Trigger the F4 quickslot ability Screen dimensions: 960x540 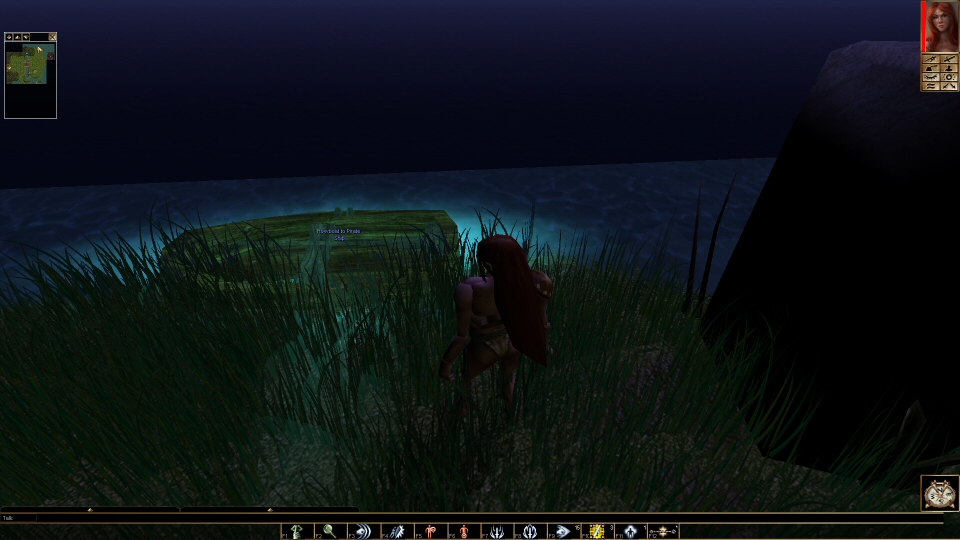(398, 531)
